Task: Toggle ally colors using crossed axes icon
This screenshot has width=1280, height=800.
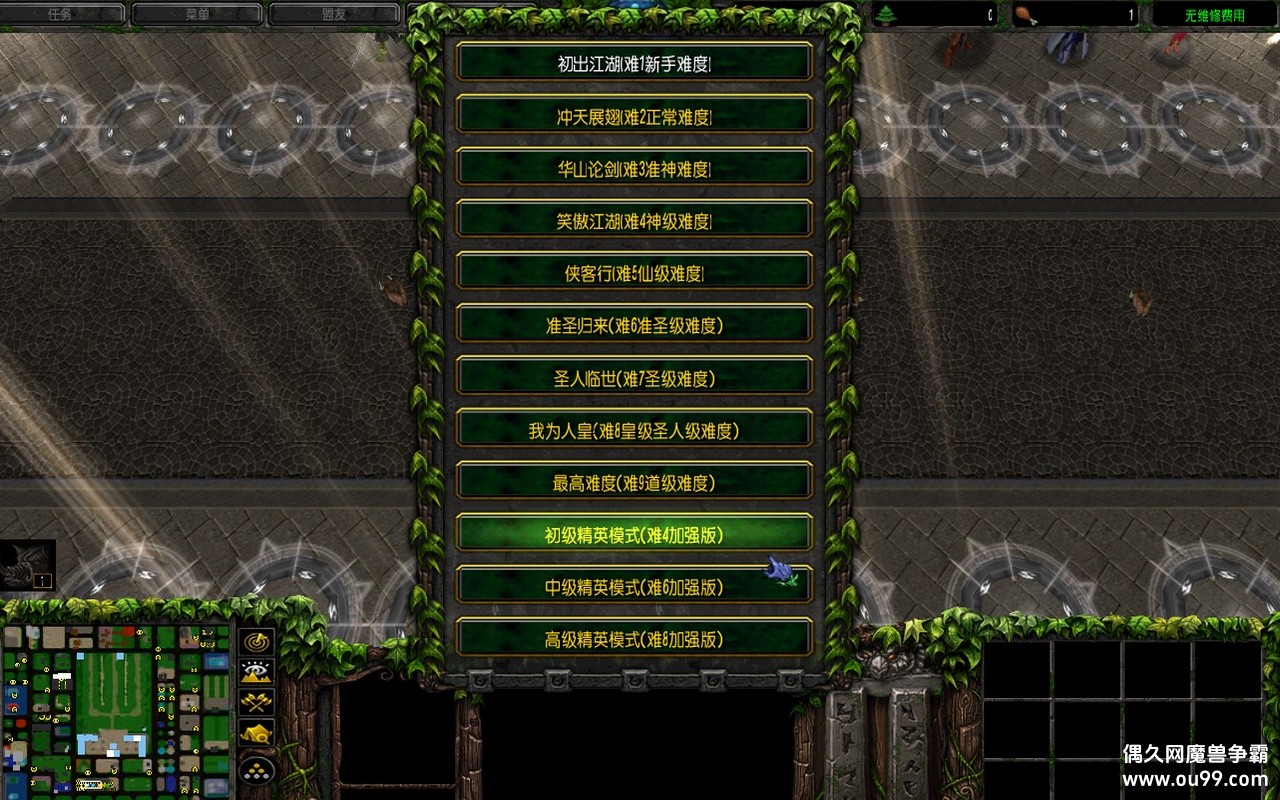Action: coord(256,700)
